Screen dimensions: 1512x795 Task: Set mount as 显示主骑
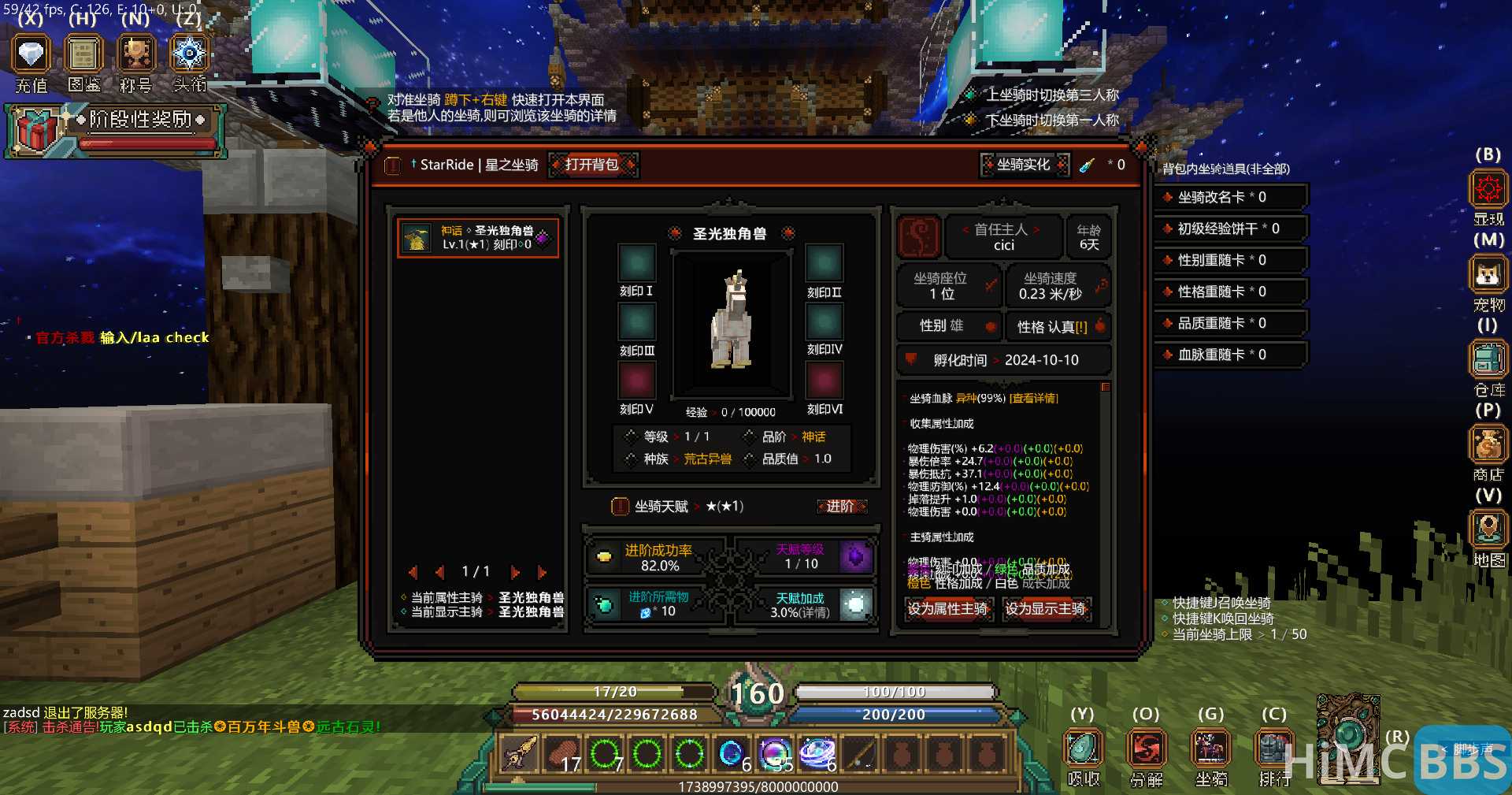point(1047,609)
